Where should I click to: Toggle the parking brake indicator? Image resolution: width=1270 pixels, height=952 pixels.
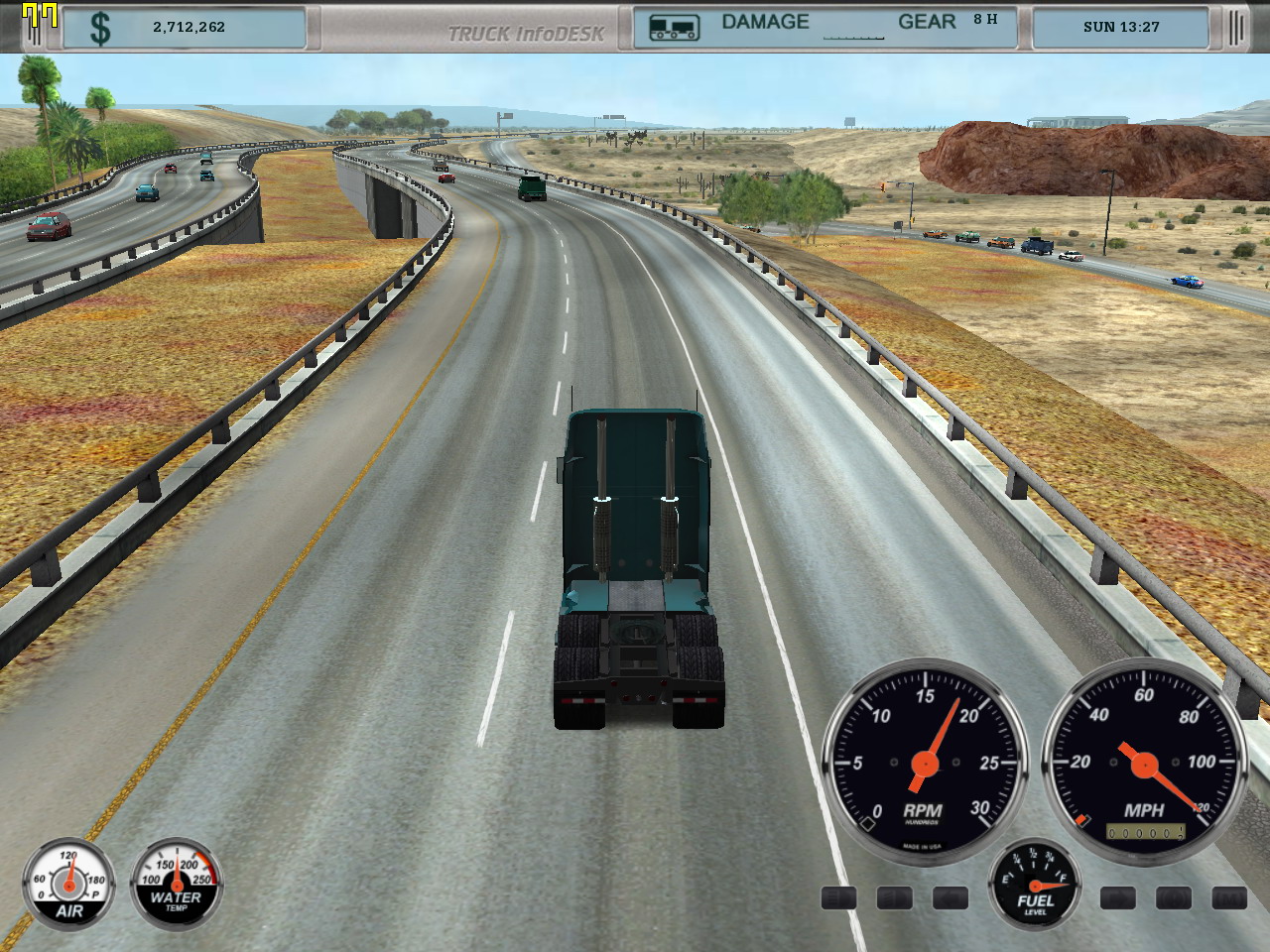(x=1174, y=898)
